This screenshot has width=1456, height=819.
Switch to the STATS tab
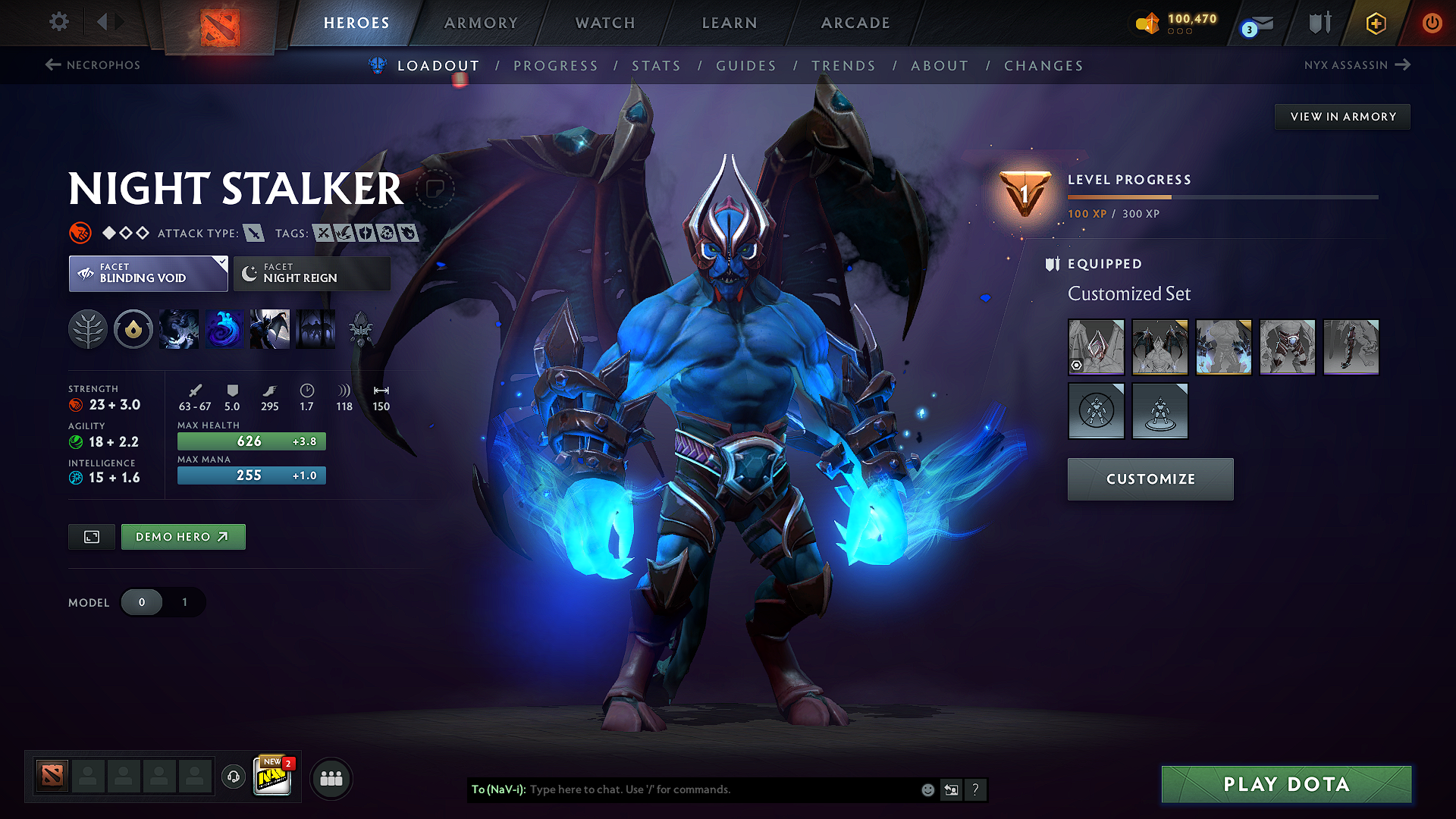tap(657, 66)
